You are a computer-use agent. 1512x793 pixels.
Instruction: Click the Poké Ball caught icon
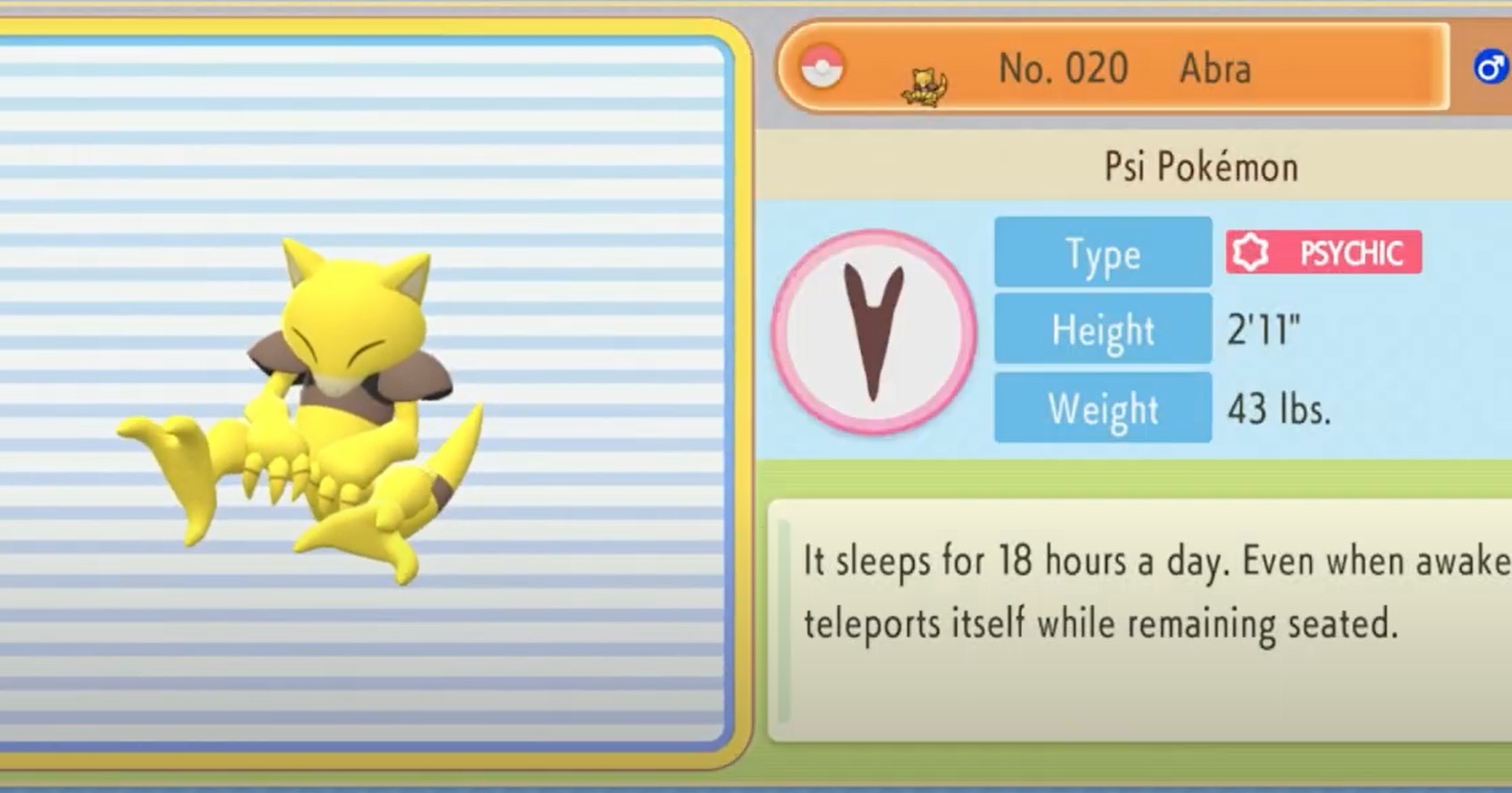[x=822, y=68]
